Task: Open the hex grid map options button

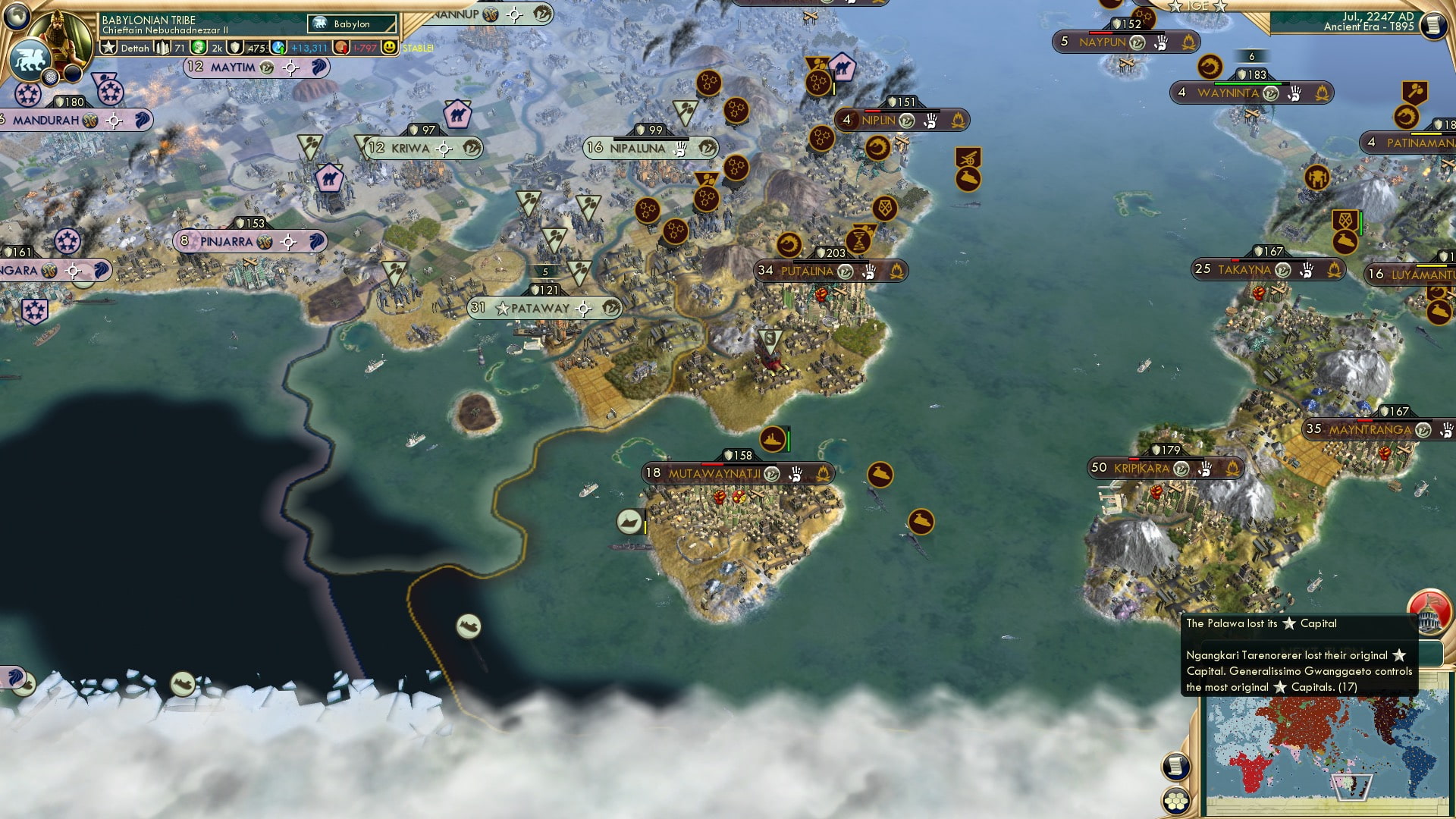Action: [1176, 800]
